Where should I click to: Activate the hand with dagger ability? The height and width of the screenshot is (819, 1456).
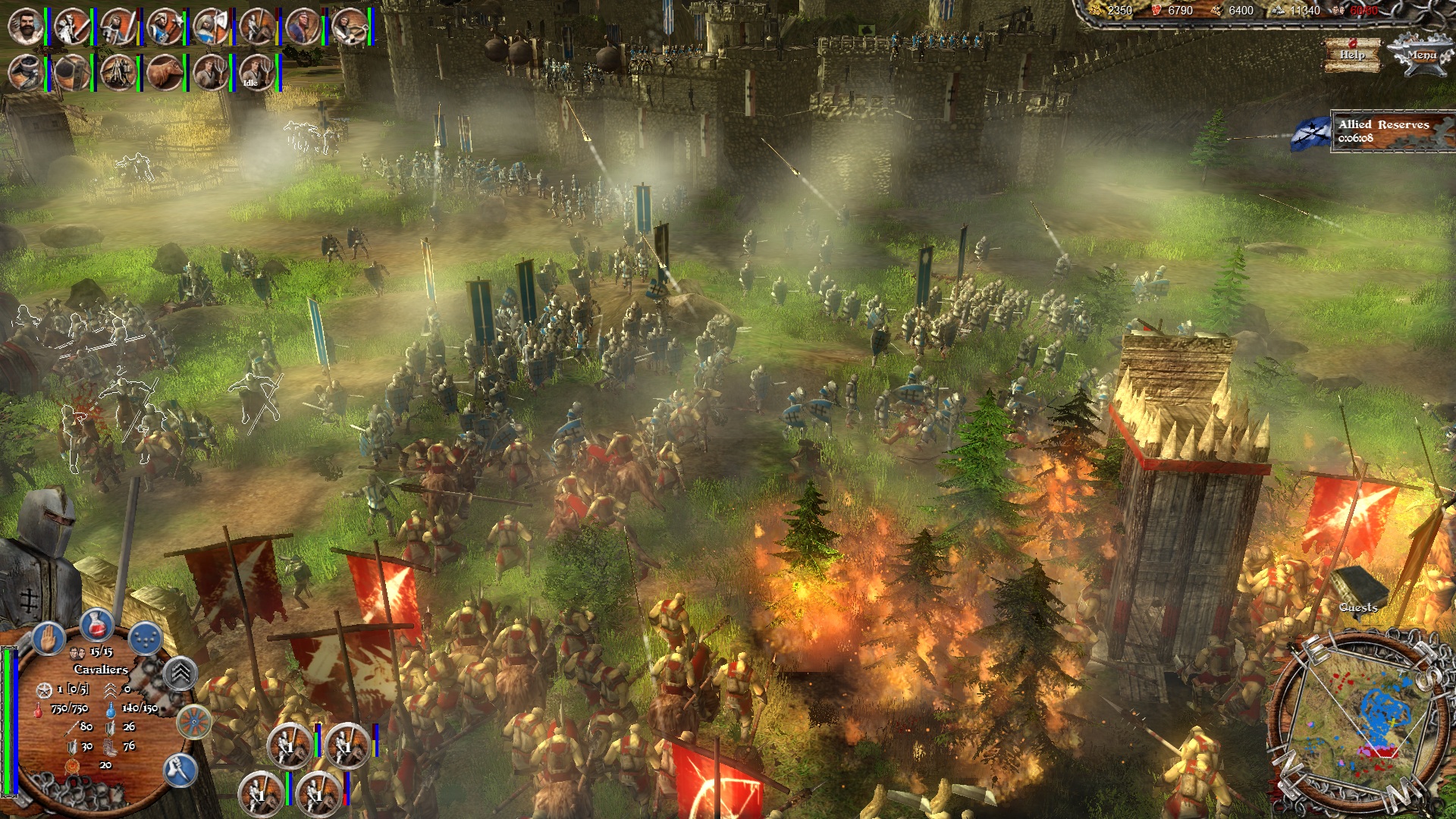[180, 770]
